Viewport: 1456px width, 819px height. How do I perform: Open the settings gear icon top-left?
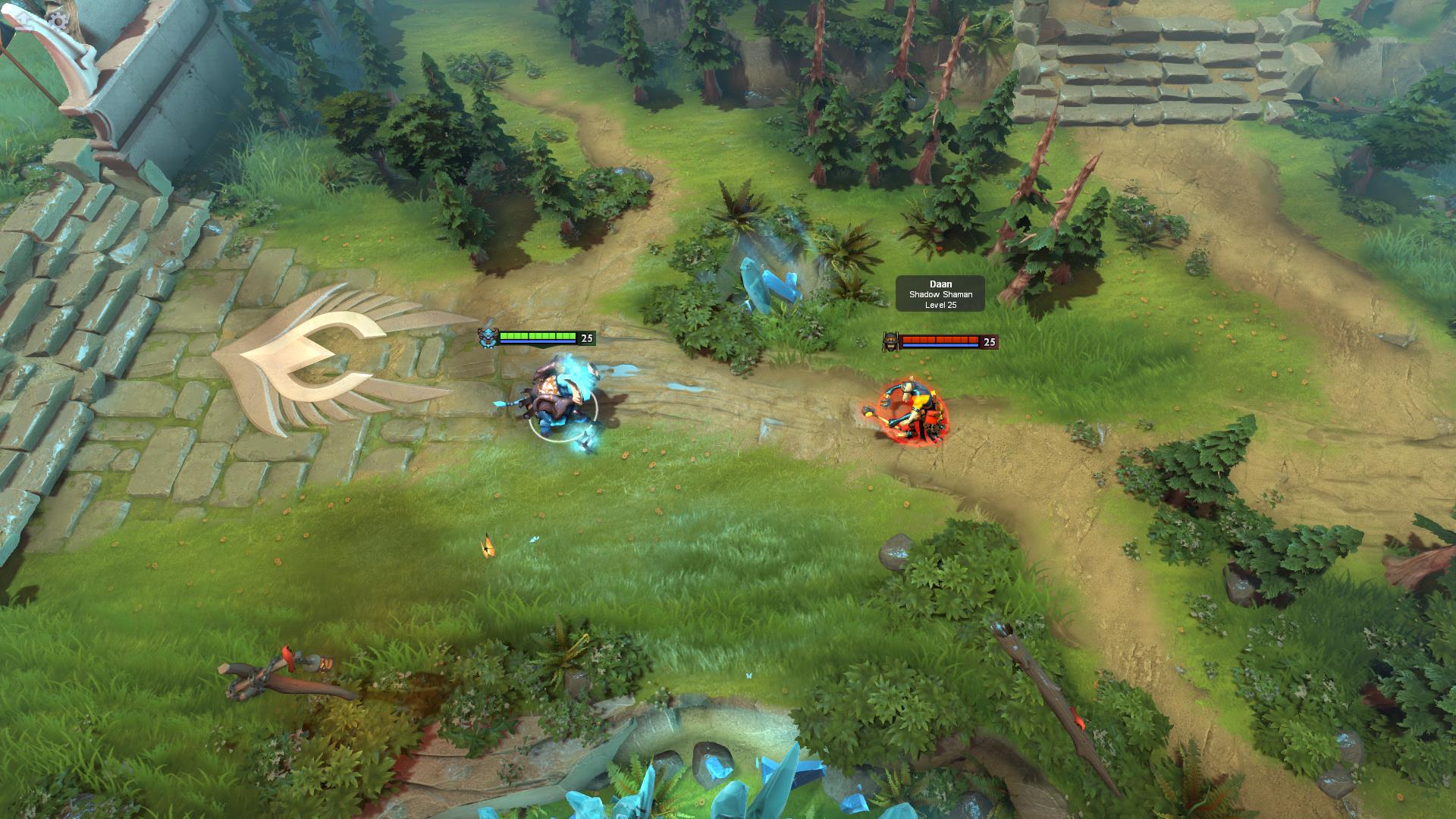click(58, 19)
